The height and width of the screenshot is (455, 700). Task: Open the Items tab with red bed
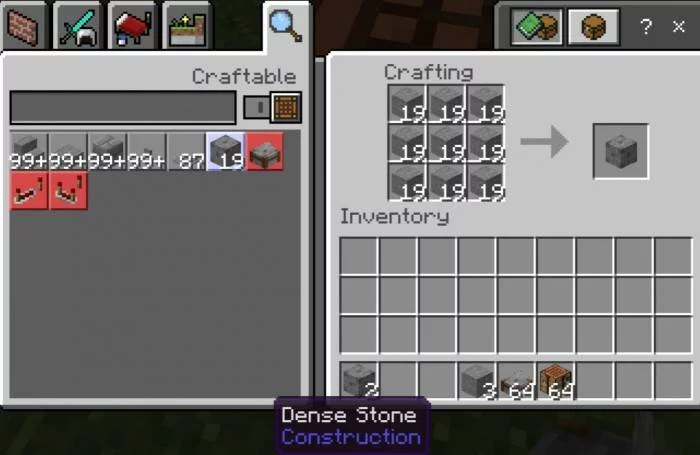132,26
